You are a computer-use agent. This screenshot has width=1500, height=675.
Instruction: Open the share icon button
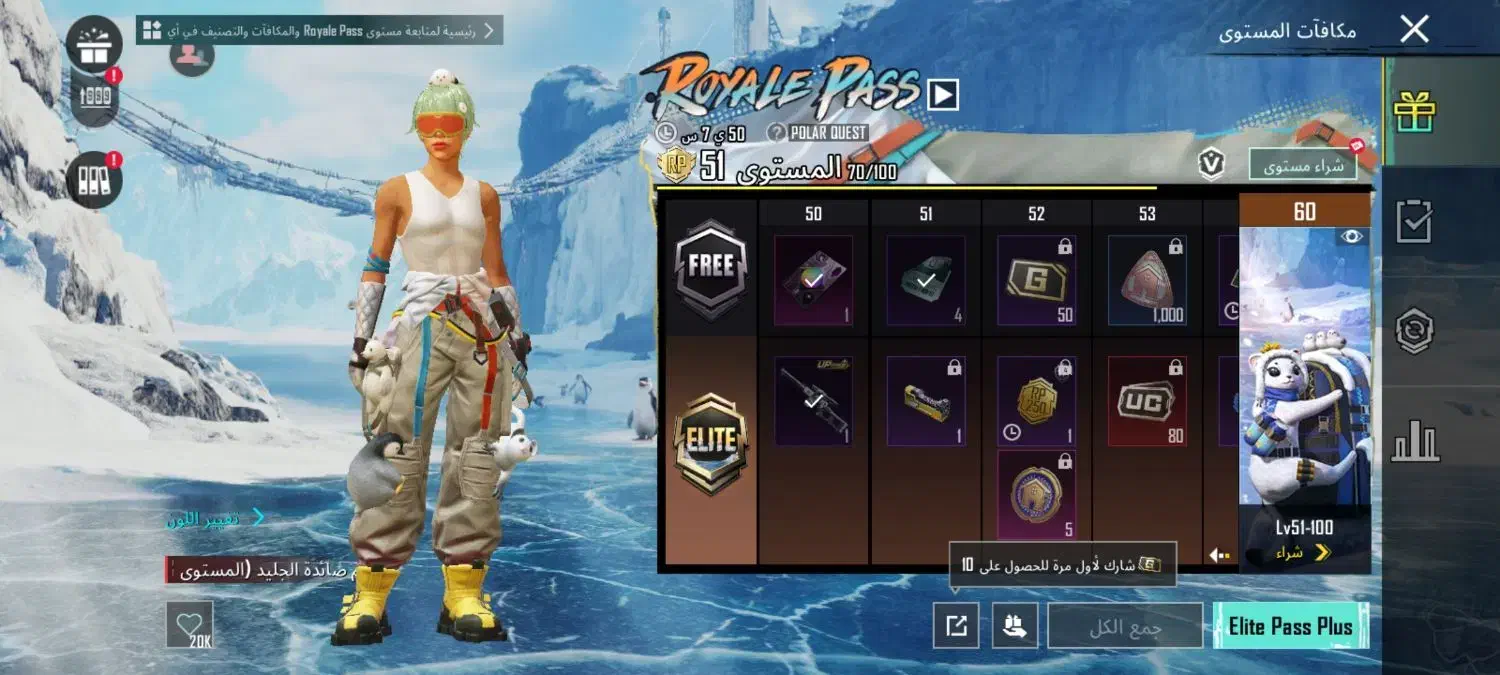point(956,626)
